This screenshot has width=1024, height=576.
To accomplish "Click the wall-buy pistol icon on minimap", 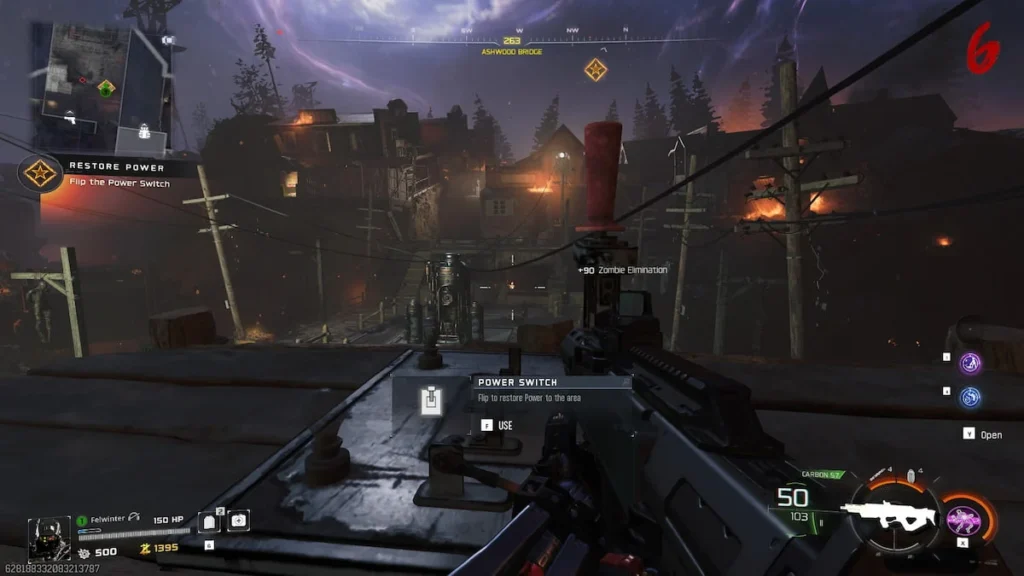I will click(69, 119).
